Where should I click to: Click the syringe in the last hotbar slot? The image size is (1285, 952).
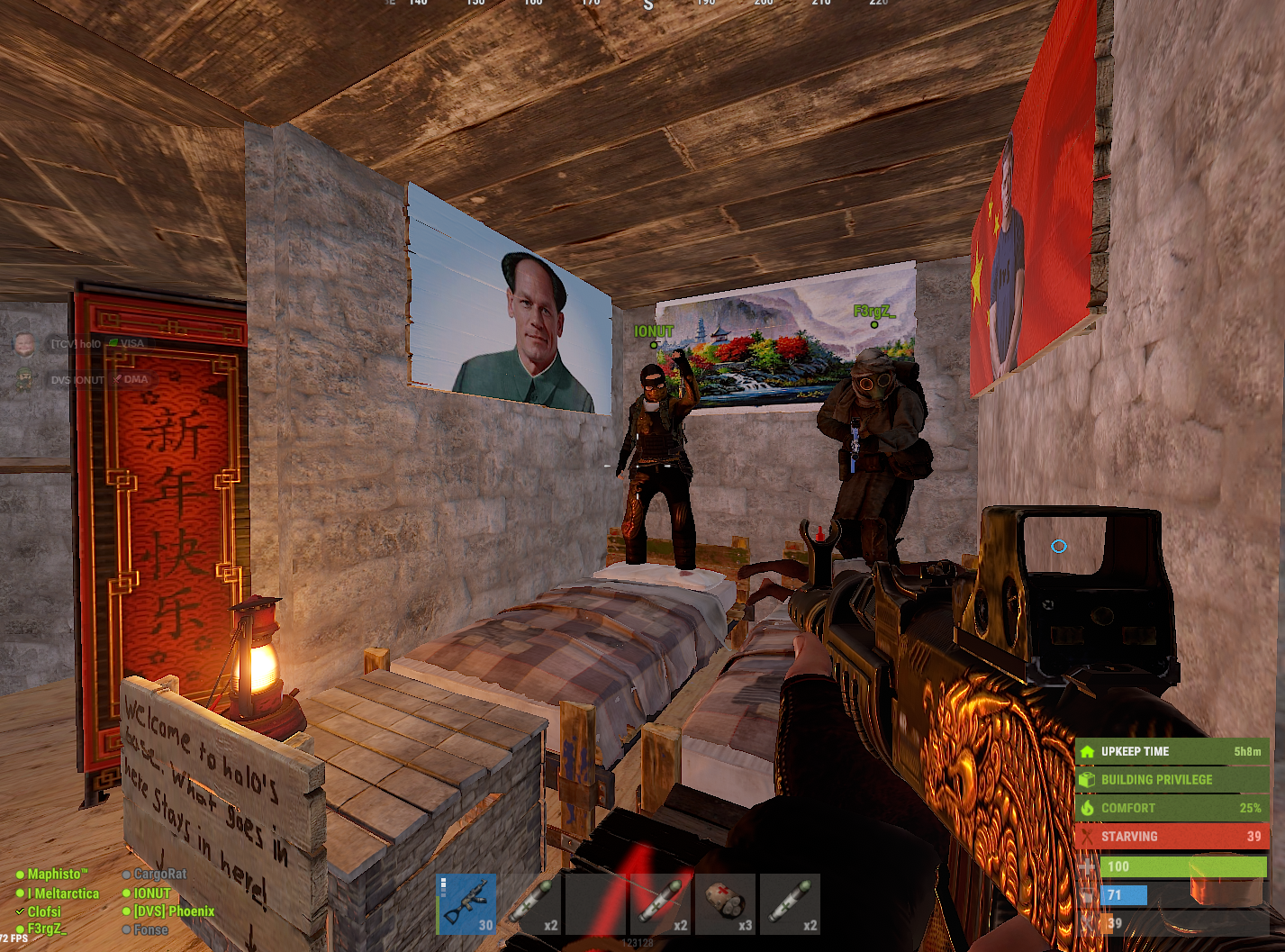pos(791,904)
